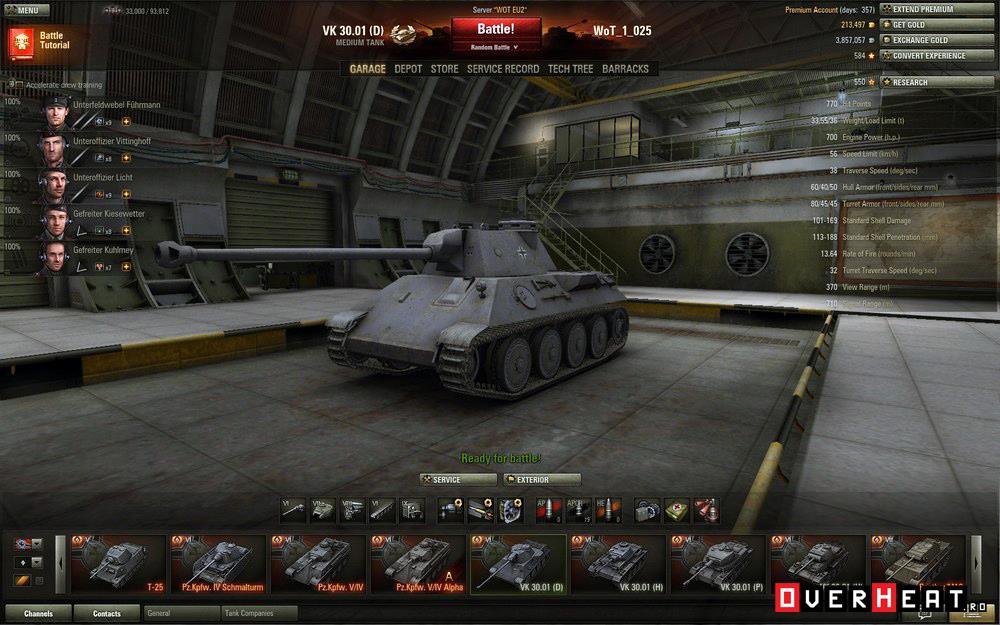This screenshot has width=1000, height=625.
Task: Choose the VK 30.01 (H) tank
Action: pos(616,565)
